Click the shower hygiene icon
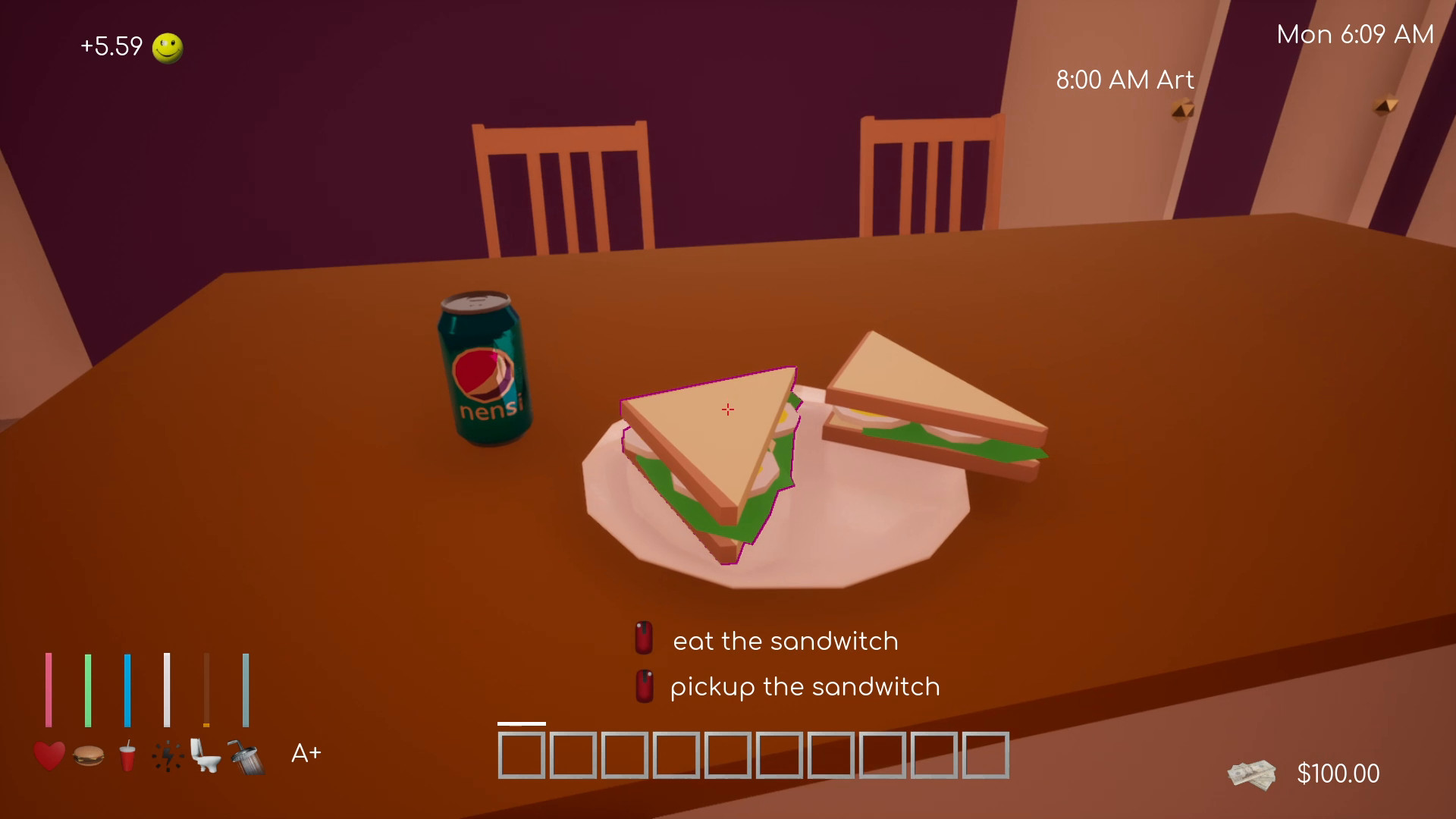 (246, 755)
